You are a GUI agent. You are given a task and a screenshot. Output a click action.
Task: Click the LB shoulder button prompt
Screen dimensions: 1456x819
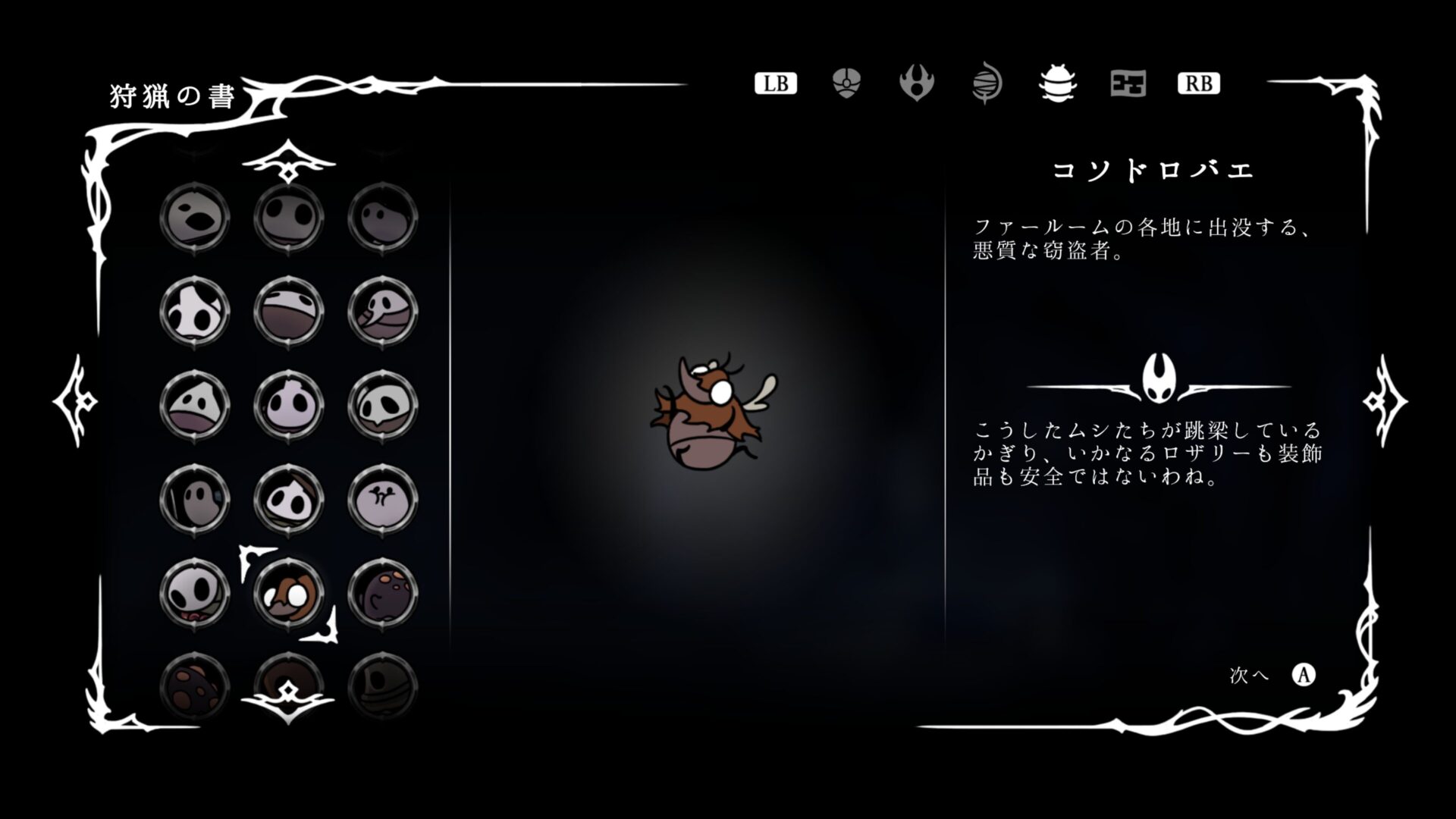click(777, 83)
